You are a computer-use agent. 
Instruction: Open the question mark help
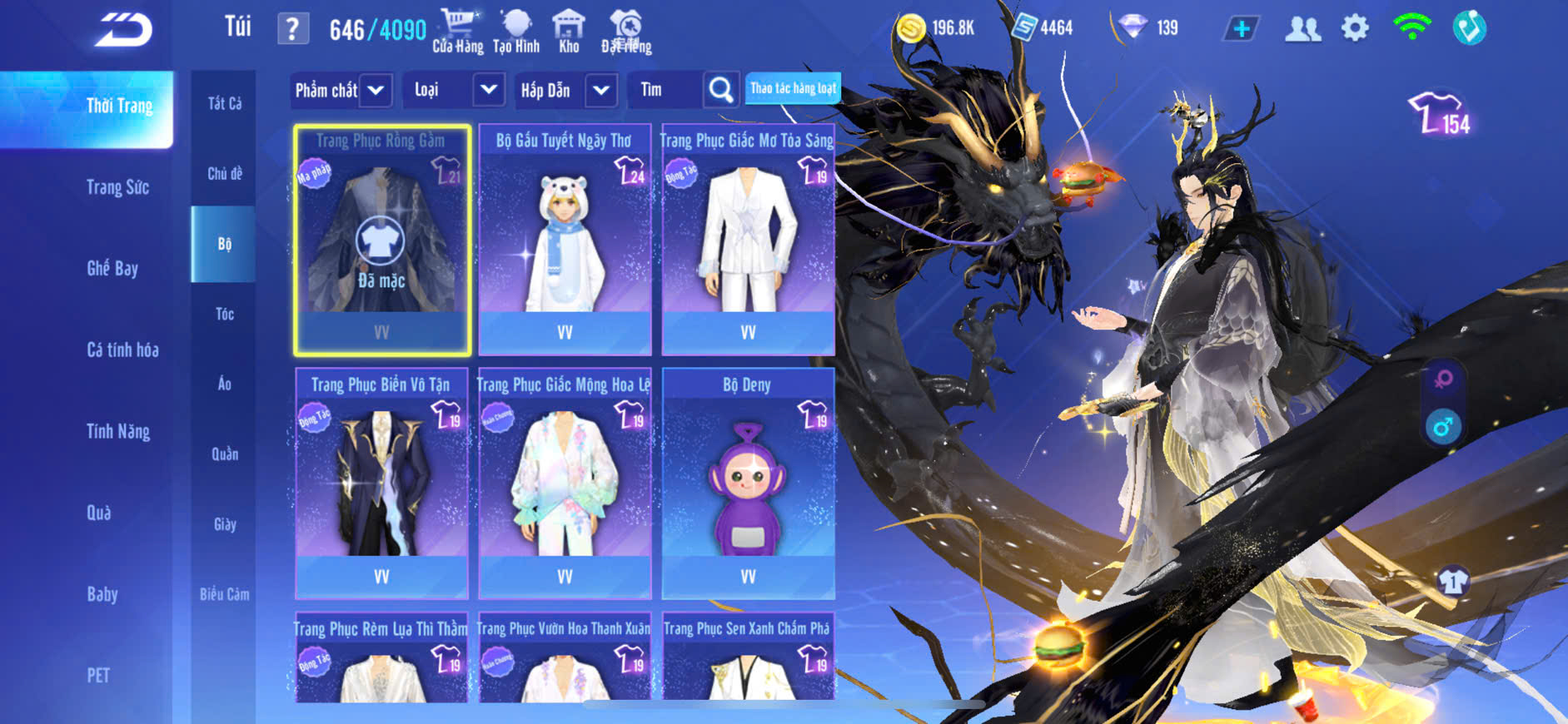coord(292,29)
